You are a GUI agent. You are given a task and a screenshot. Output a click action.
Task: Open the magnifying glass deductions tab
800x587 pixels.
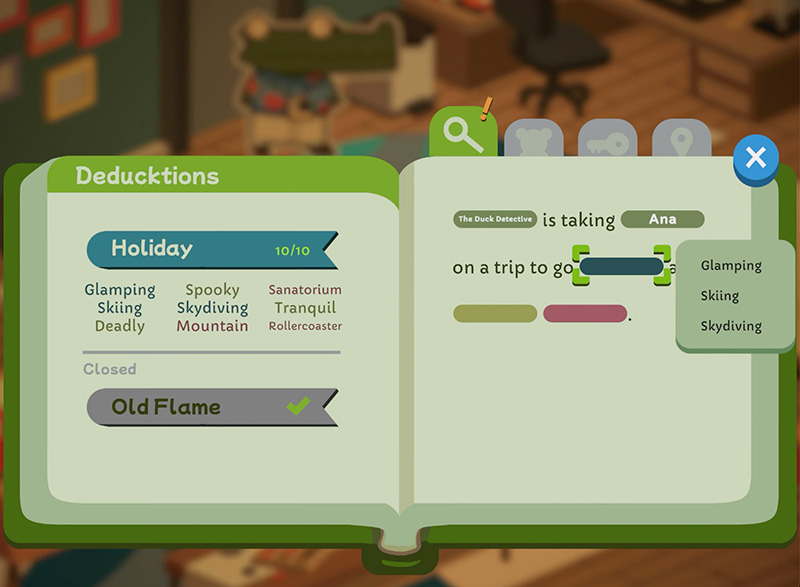[463, 135]
